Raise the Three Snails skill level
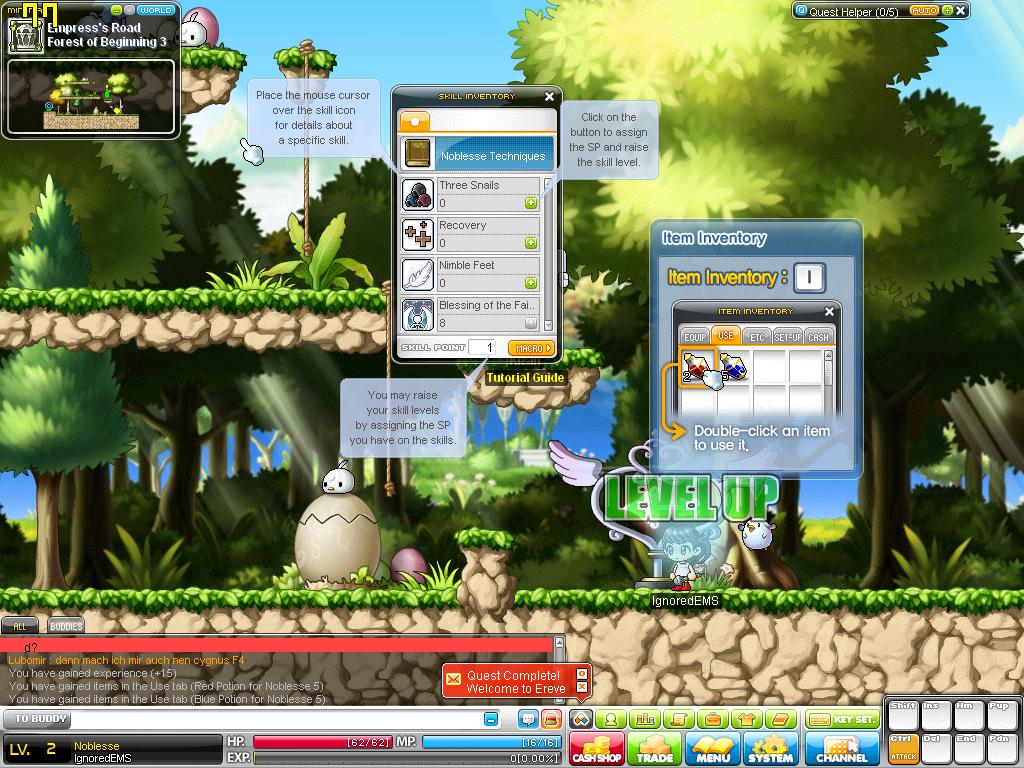Viewport: 1024px width, 768px height. 531,203
